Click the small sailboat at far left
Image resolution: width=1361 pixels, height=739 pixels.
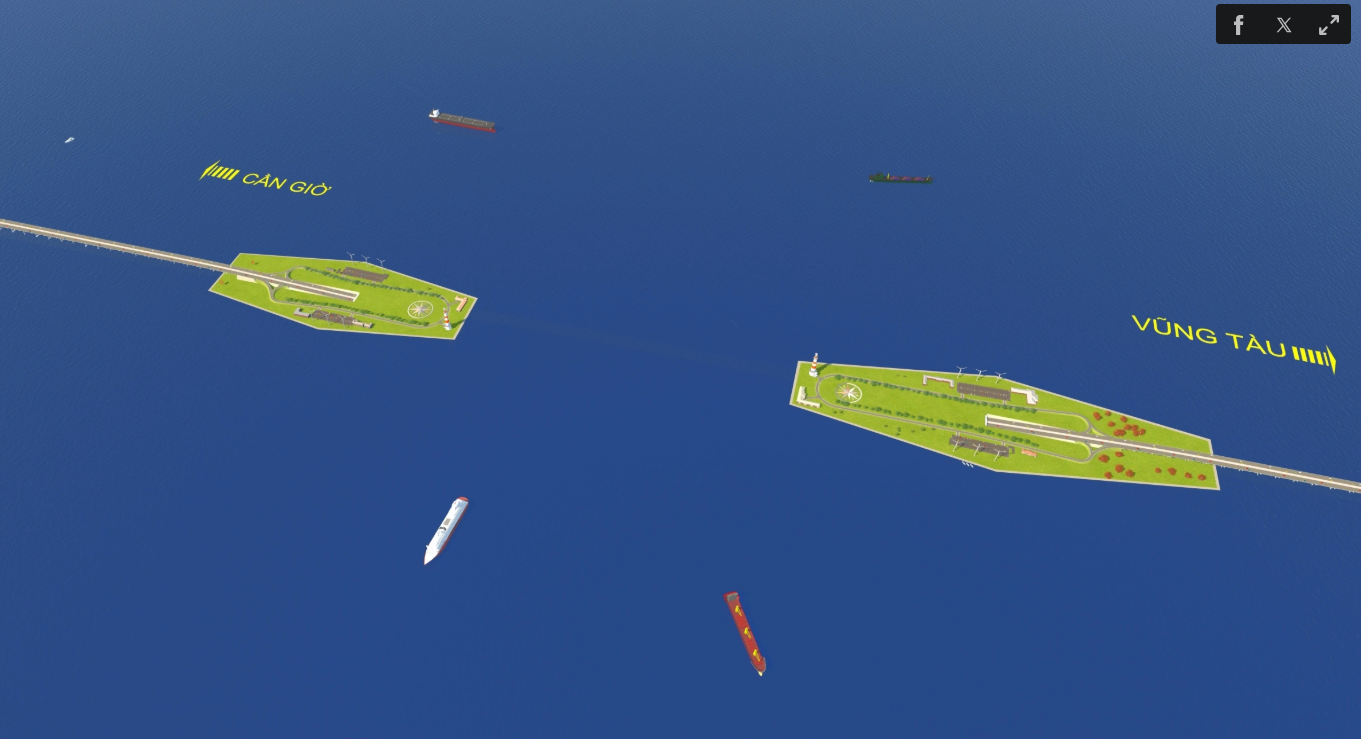pos(69,140)
